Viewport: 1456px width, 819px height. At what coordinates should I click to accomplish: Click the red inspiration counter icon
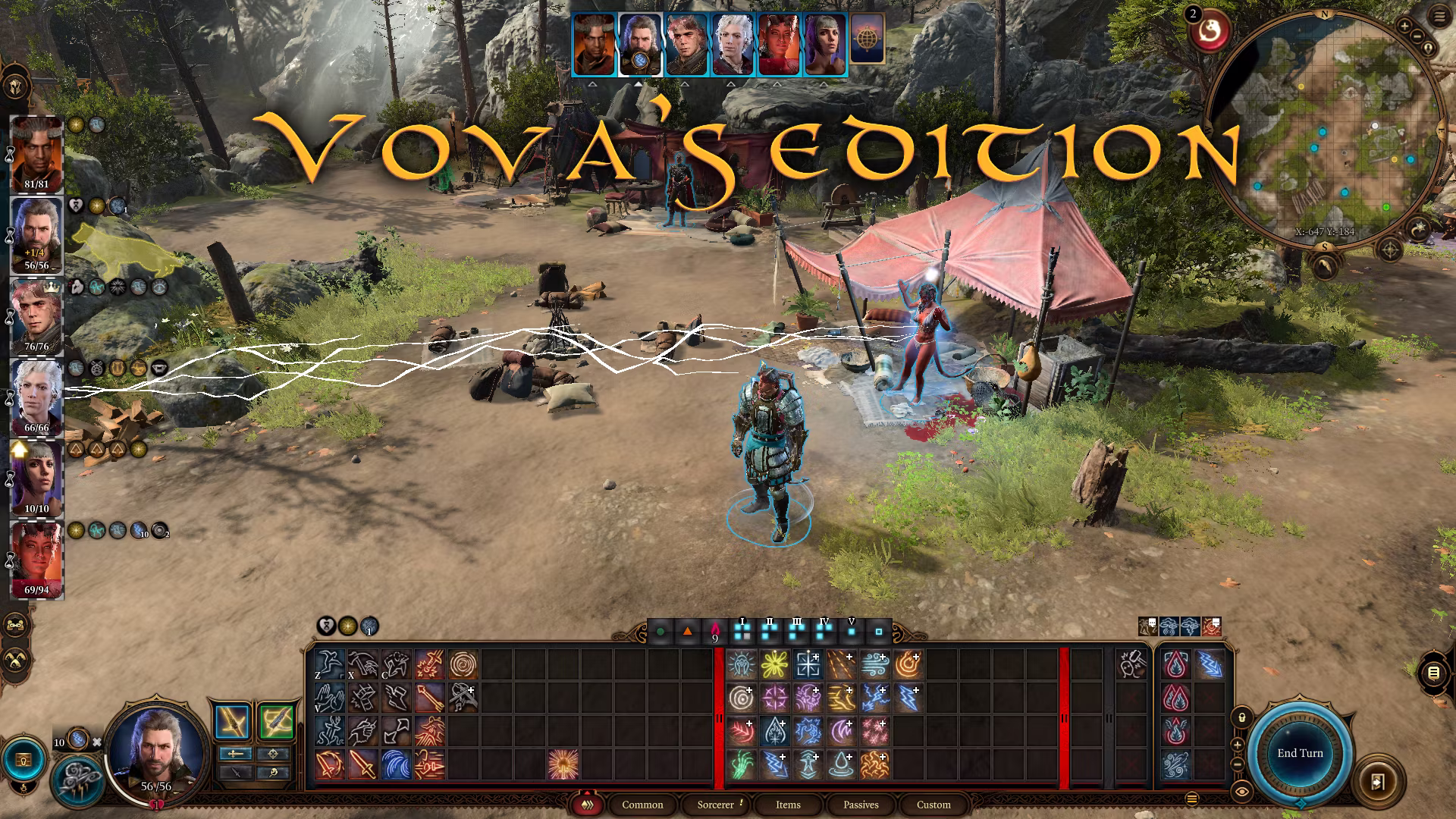(x=1208, y=32)
